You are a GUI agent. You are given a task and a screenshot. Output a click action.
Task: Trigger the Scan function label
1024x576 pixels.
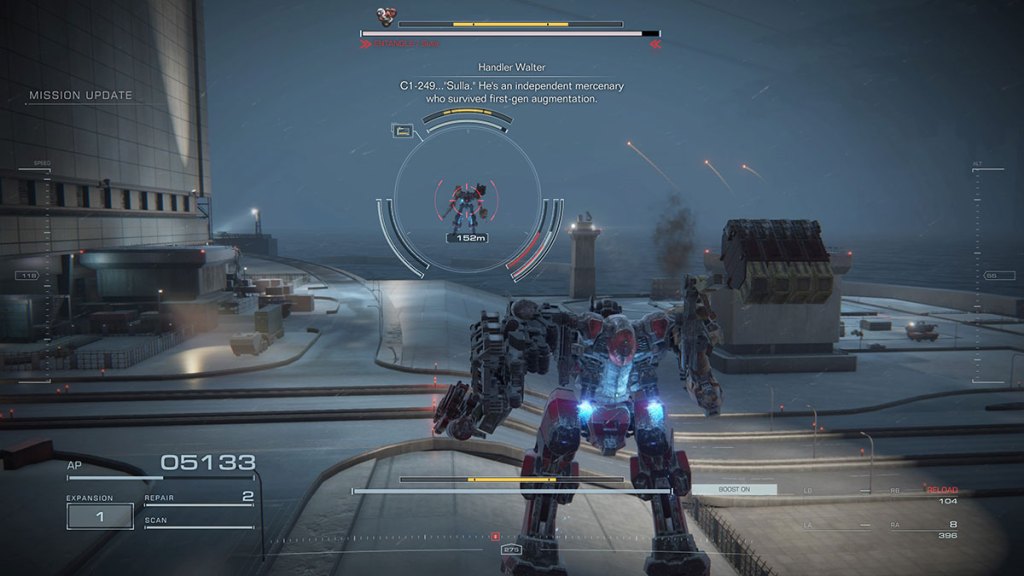156,520
